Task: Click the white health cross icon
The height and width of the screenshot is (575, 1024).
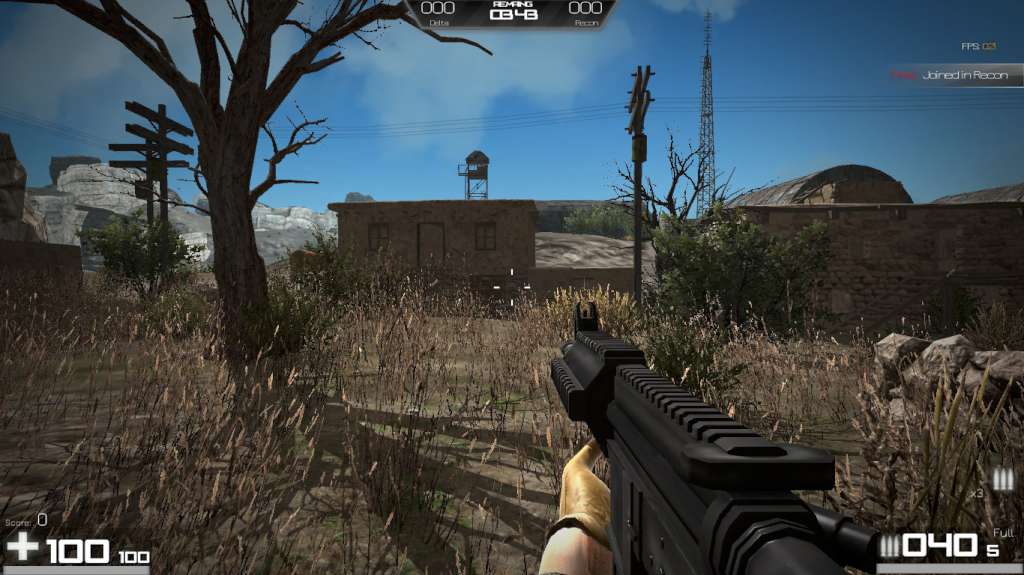Action: point(22,547)
